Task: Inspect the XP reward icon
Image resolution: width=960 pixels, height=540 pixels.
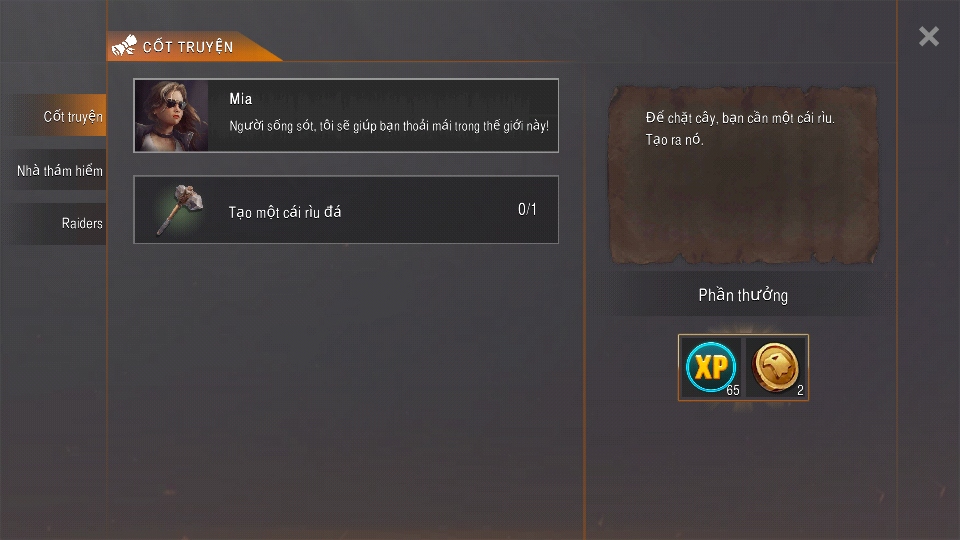Action: coord(711,367)
